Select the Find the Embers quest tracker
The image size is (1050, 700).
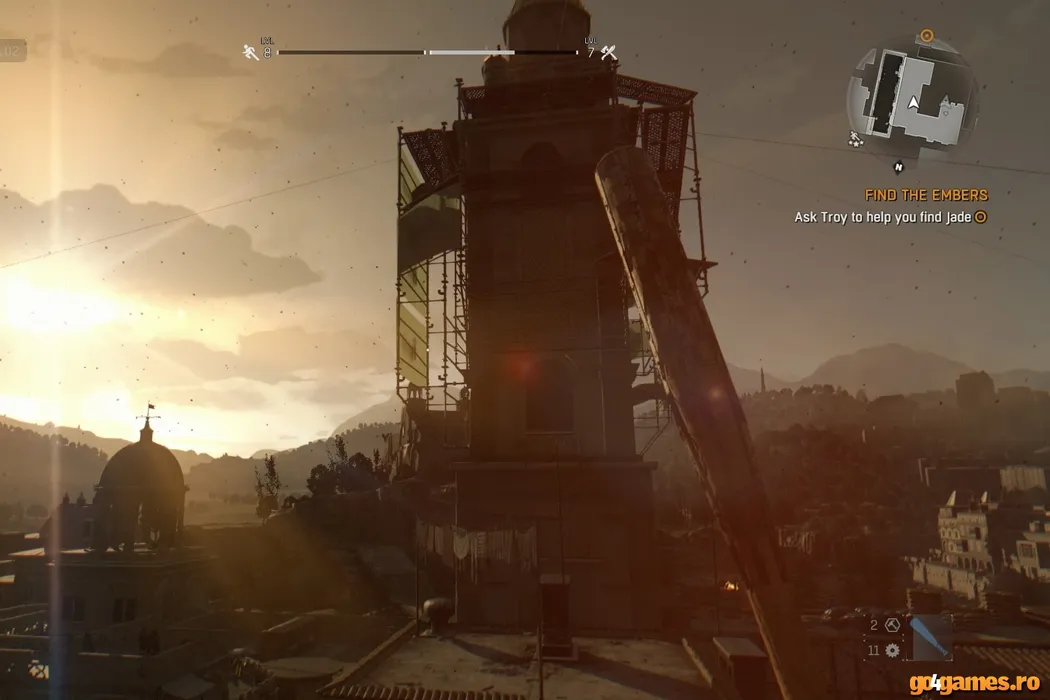coord(926,195)
